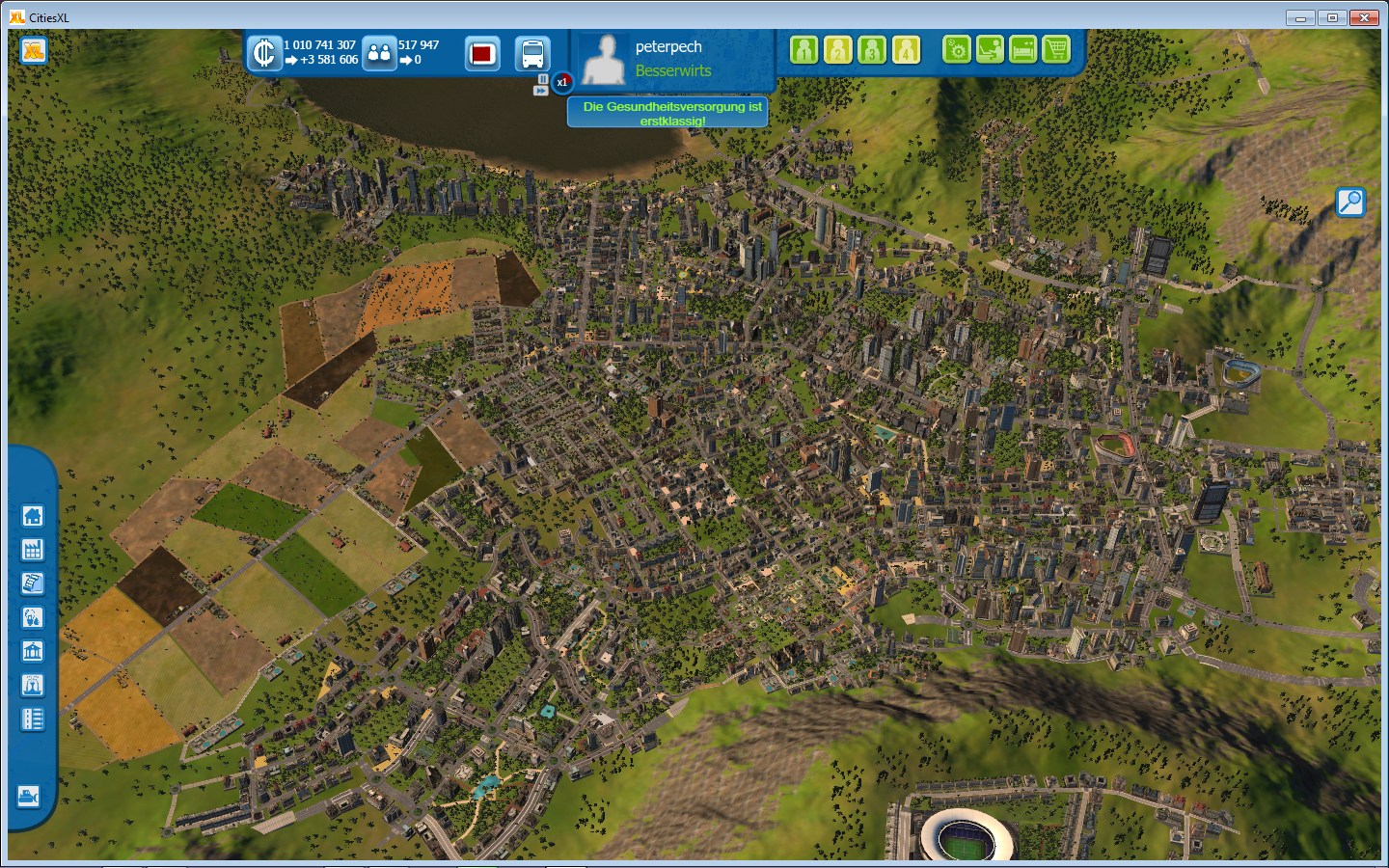Viewport: 1389px width, 868px height.
Task: Open peterpech's player profile avatar
Action: (604, 60)
